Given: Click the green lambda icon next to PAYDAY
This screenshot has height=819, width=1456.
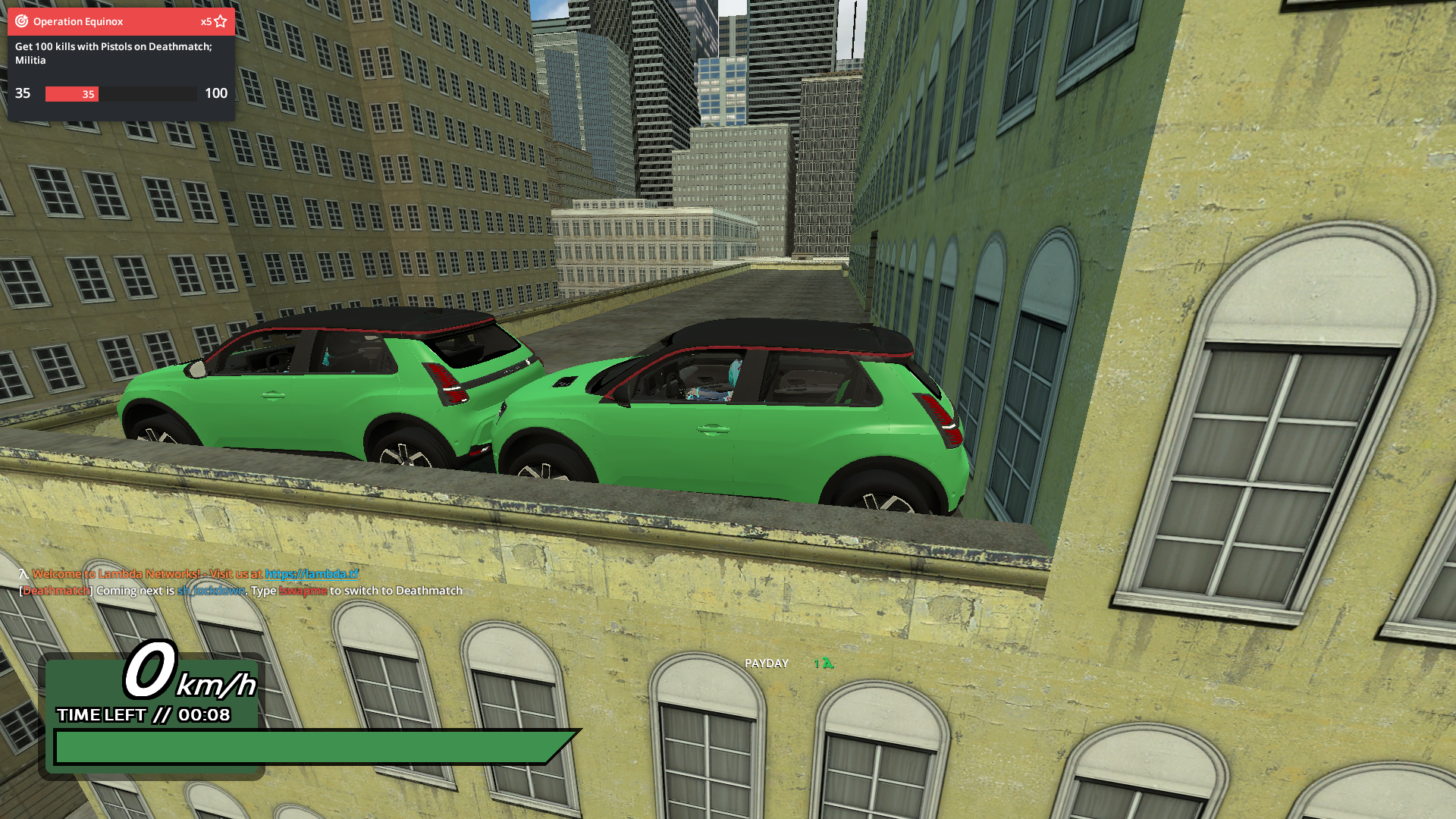Looking at the screenshot, I should point(827,663).
